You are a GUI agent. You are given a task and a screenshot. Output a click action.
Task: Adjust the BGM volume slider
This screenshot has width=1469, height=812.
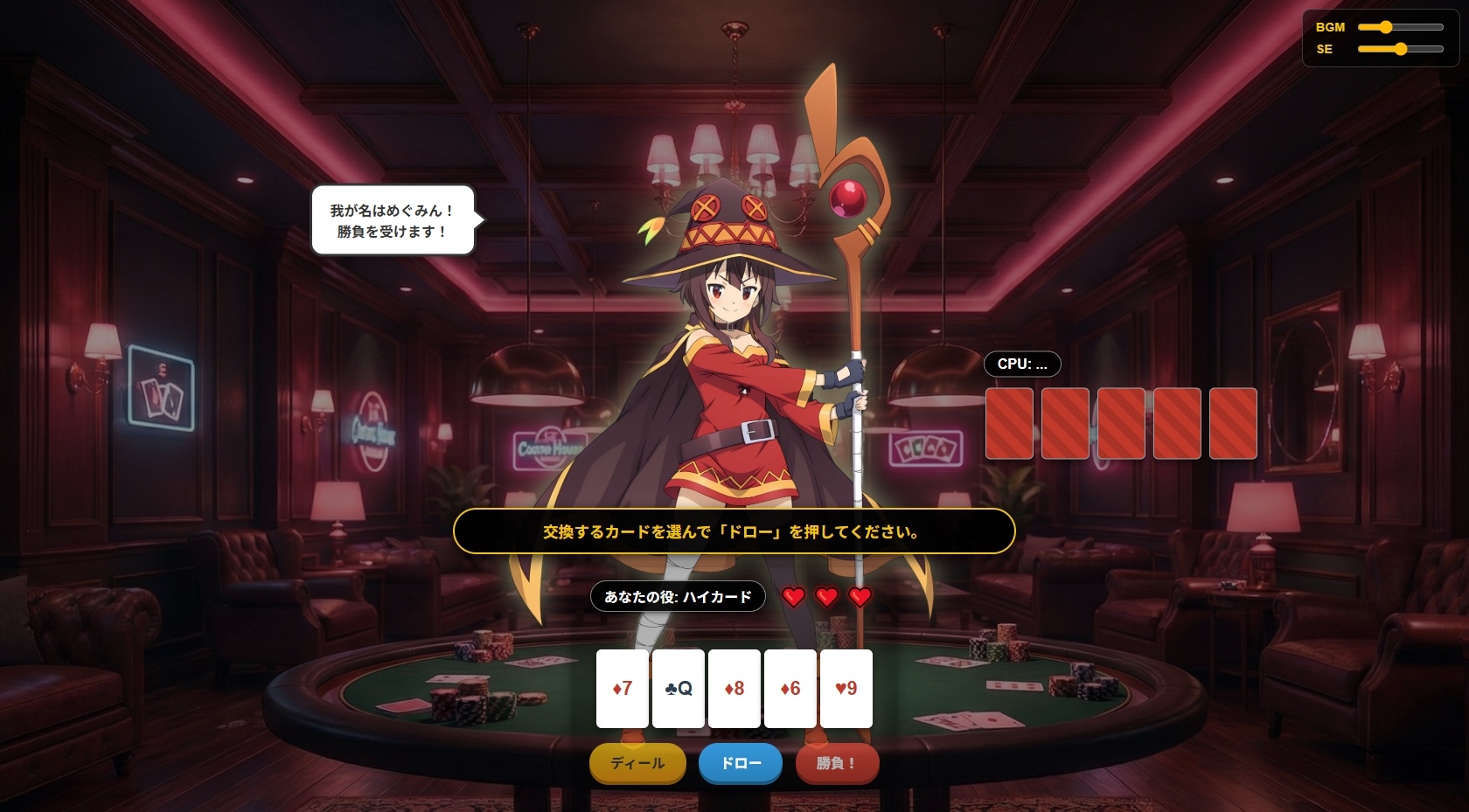pyautogui.click(x=1399, y=27)
